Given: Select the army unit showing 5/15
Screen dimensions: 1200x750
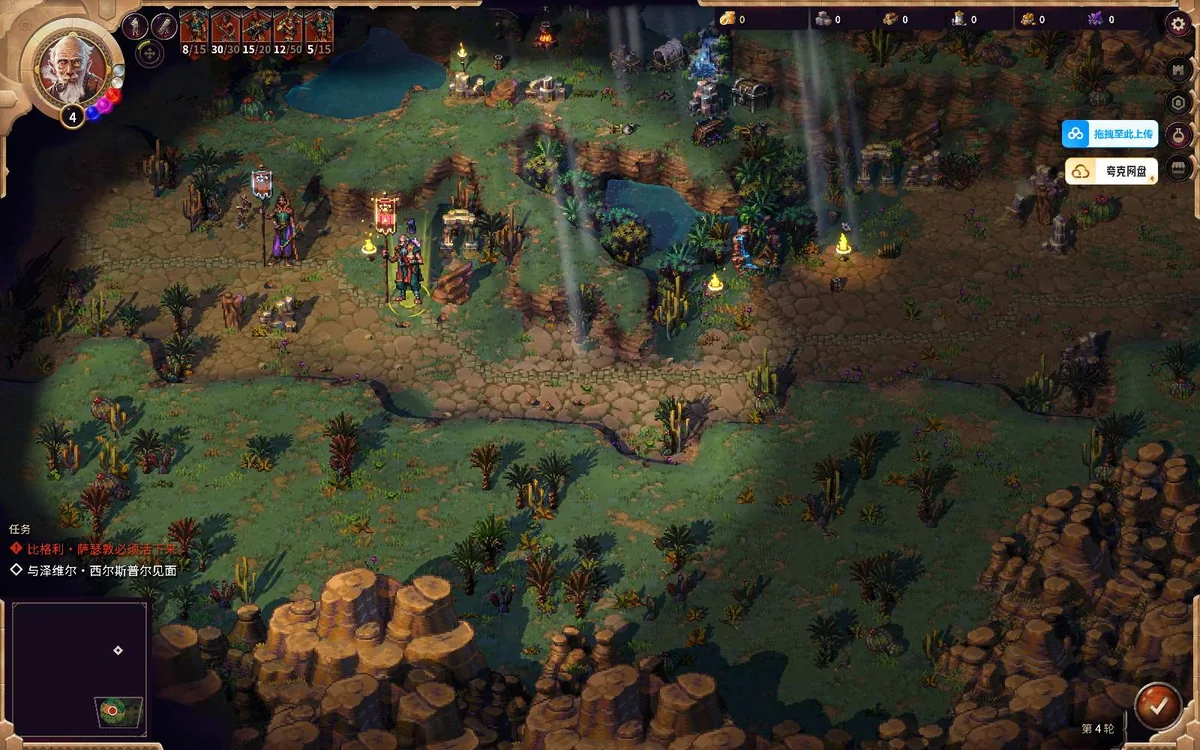Looking at the screenshot, I should pos(318,29).
